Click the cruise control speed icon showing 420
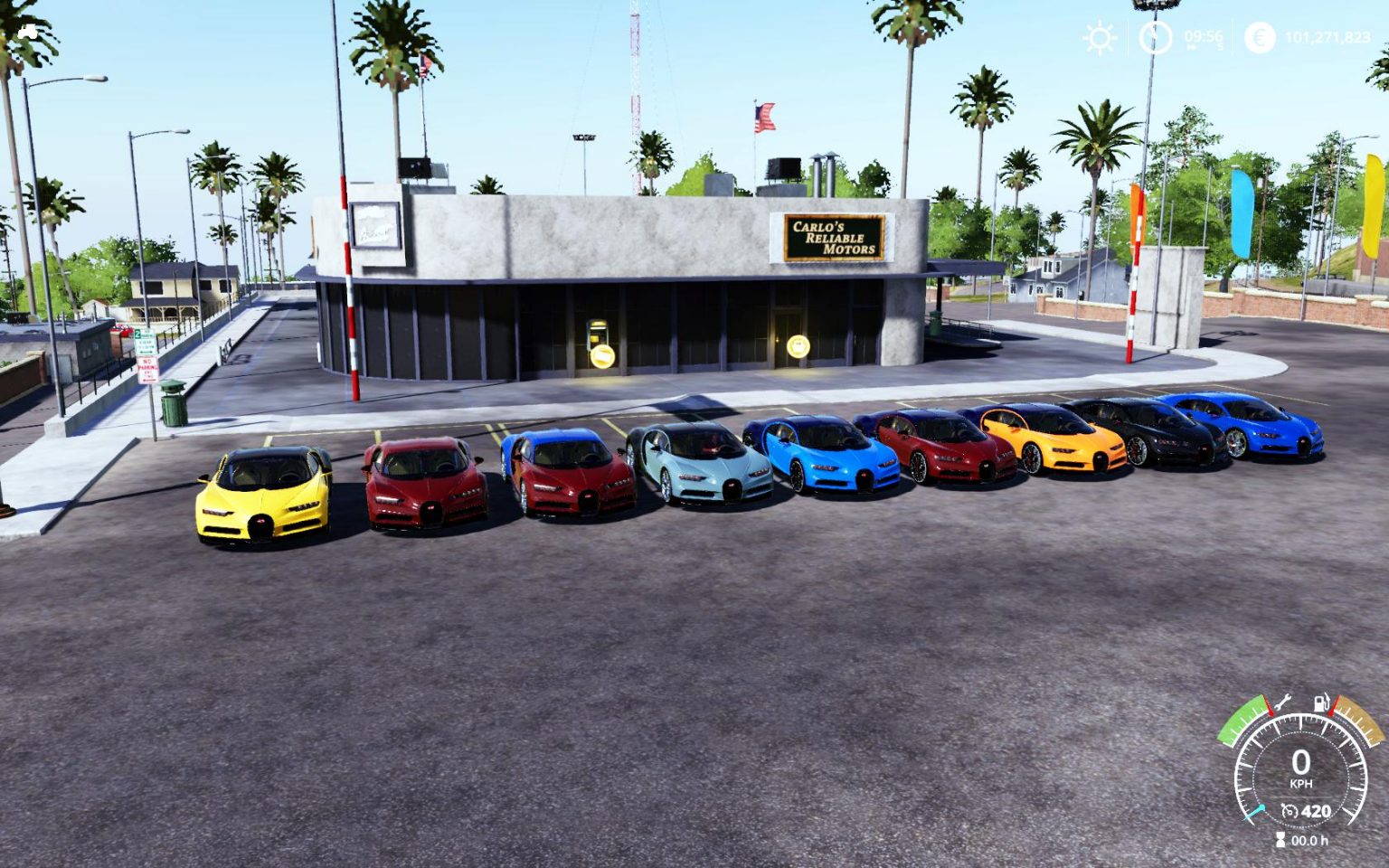The width and height of the screenshot is (1389, 868). click(1300, 811)
